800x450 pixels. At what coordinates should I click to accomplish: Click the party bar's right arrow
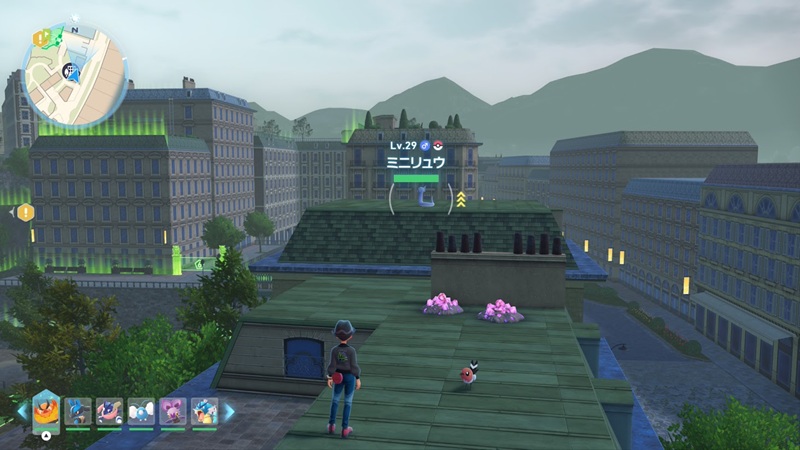pos(228,411)
